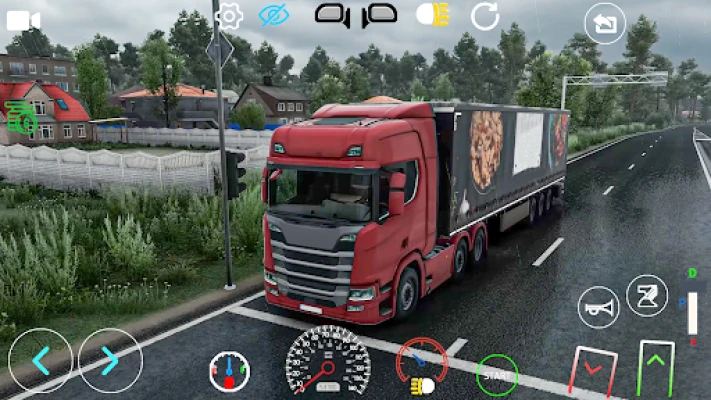Toggle the side mirrors view
Screen dimensions: 711x400
(x=356, y=14)
